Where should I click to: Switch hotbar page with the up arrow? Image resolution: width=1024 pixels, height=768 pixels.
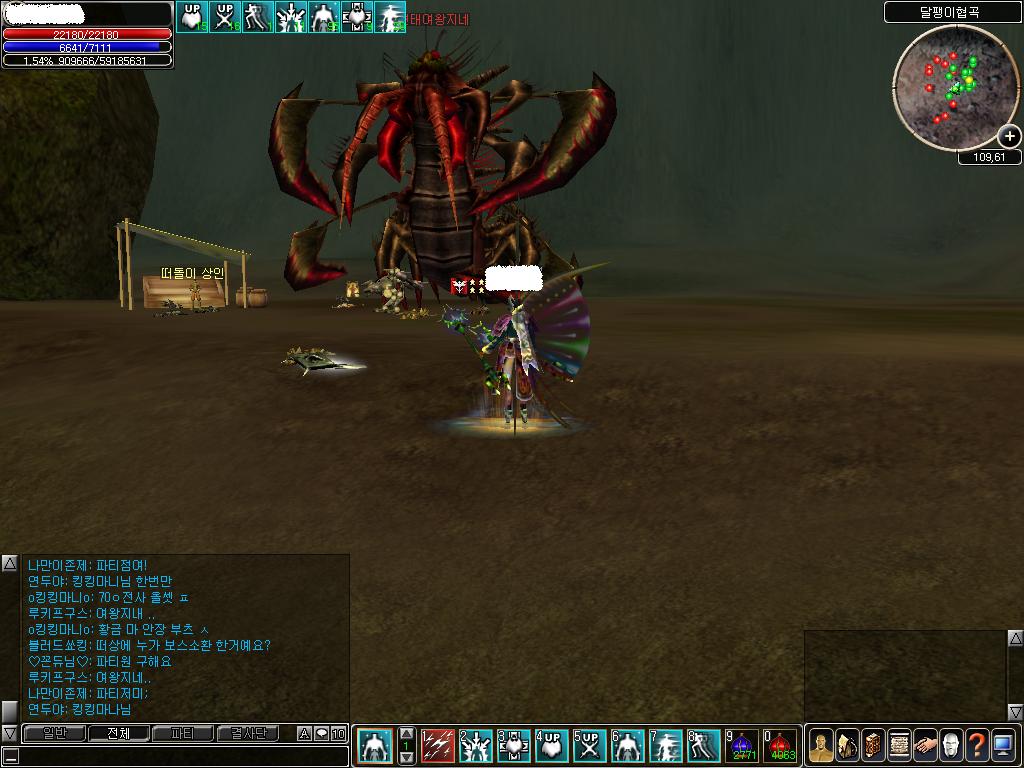click(407, 733)
